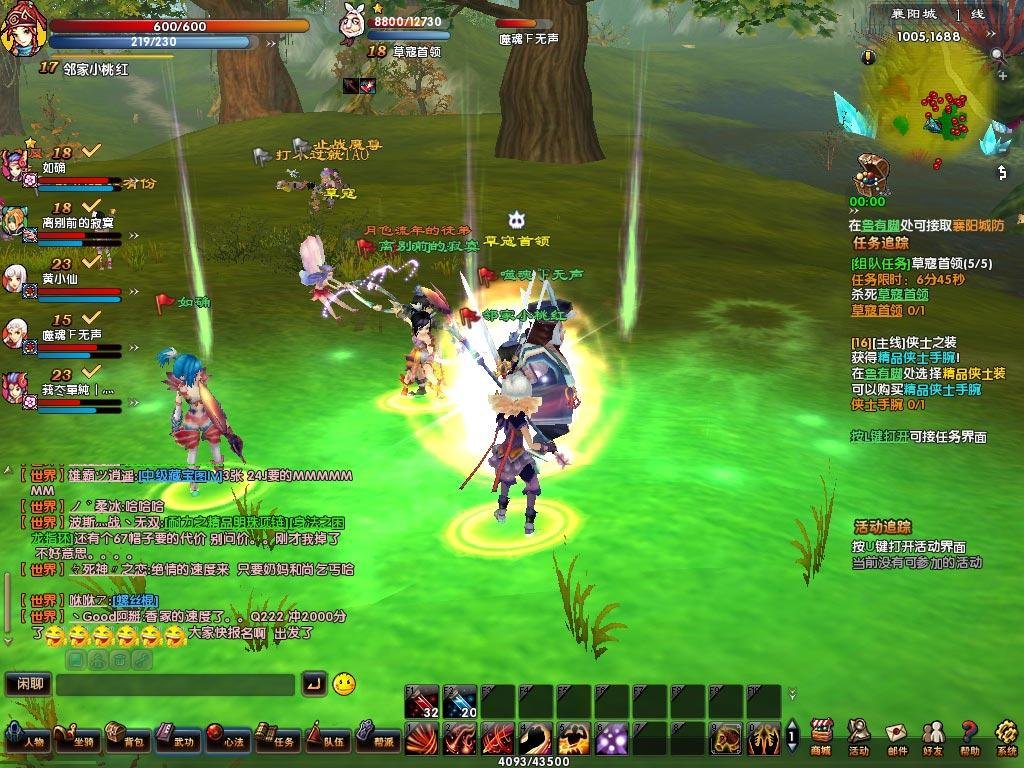Open the treasure chest icon below minimap
Viewport: 1024px width, 768px height.
(868, 176)
